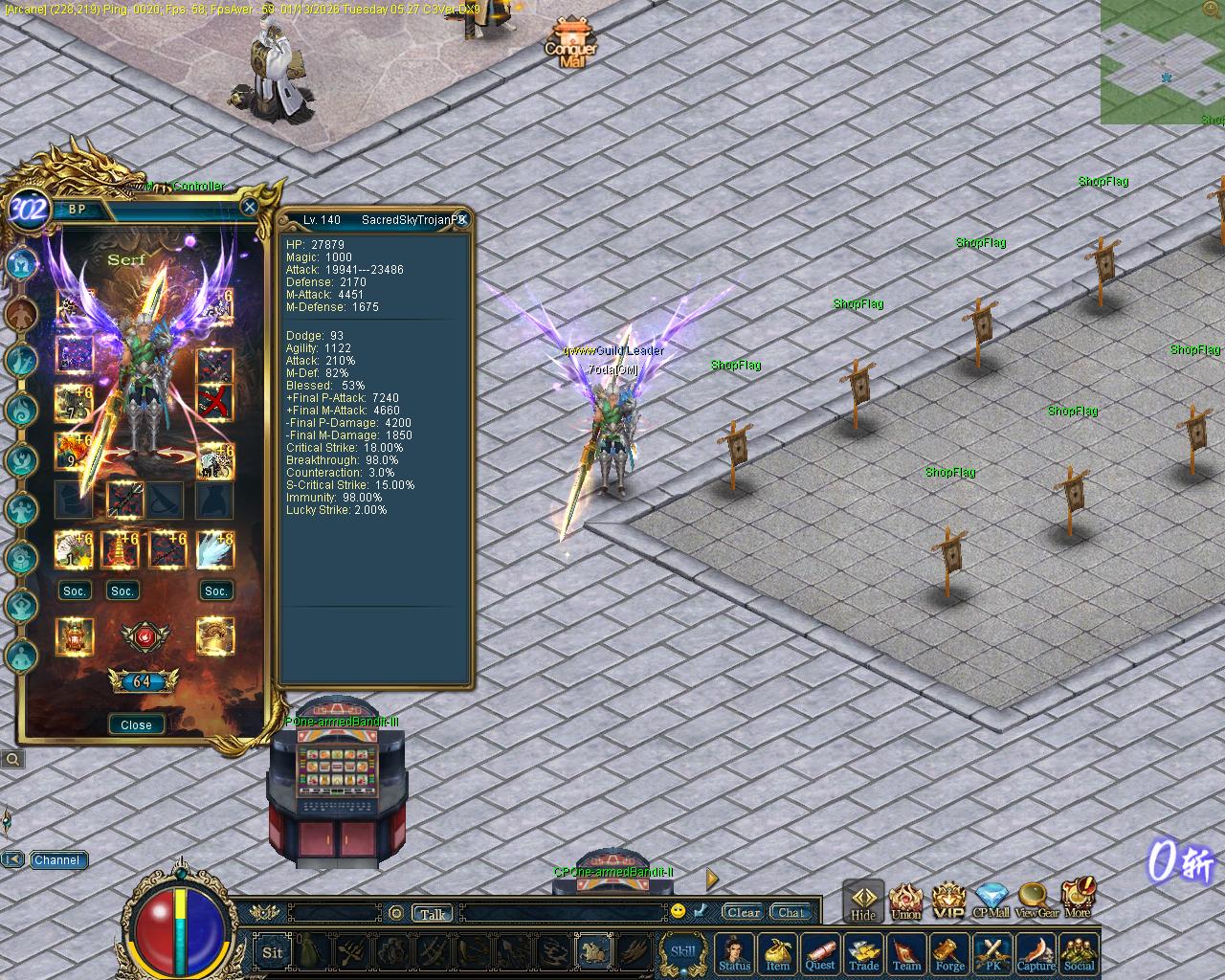This screenshot has width=1225, height=980.
Task: Open the Forge menu
Action: click(949, 953)
